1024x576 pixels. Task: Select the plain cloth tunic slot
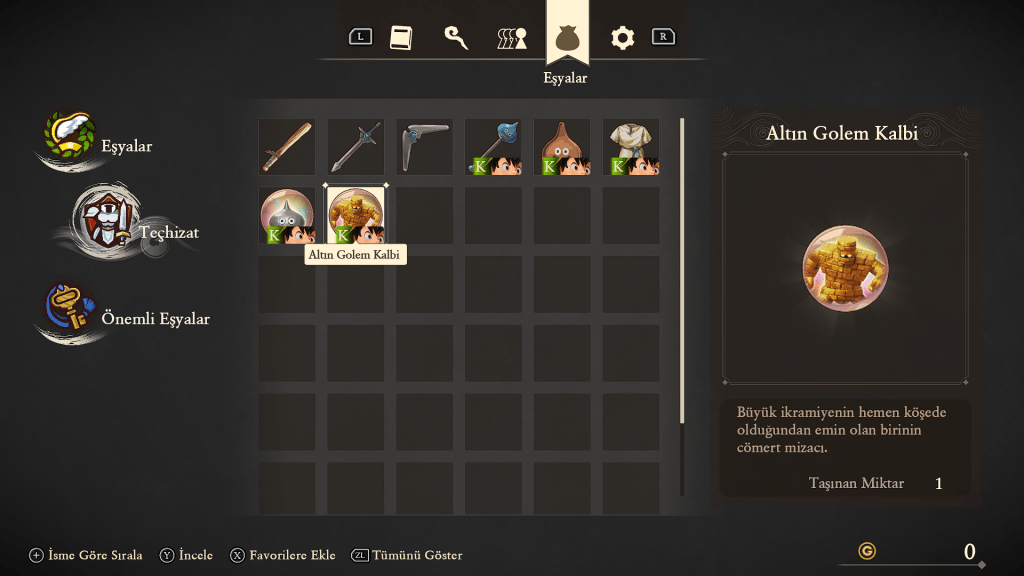(630, 147)
